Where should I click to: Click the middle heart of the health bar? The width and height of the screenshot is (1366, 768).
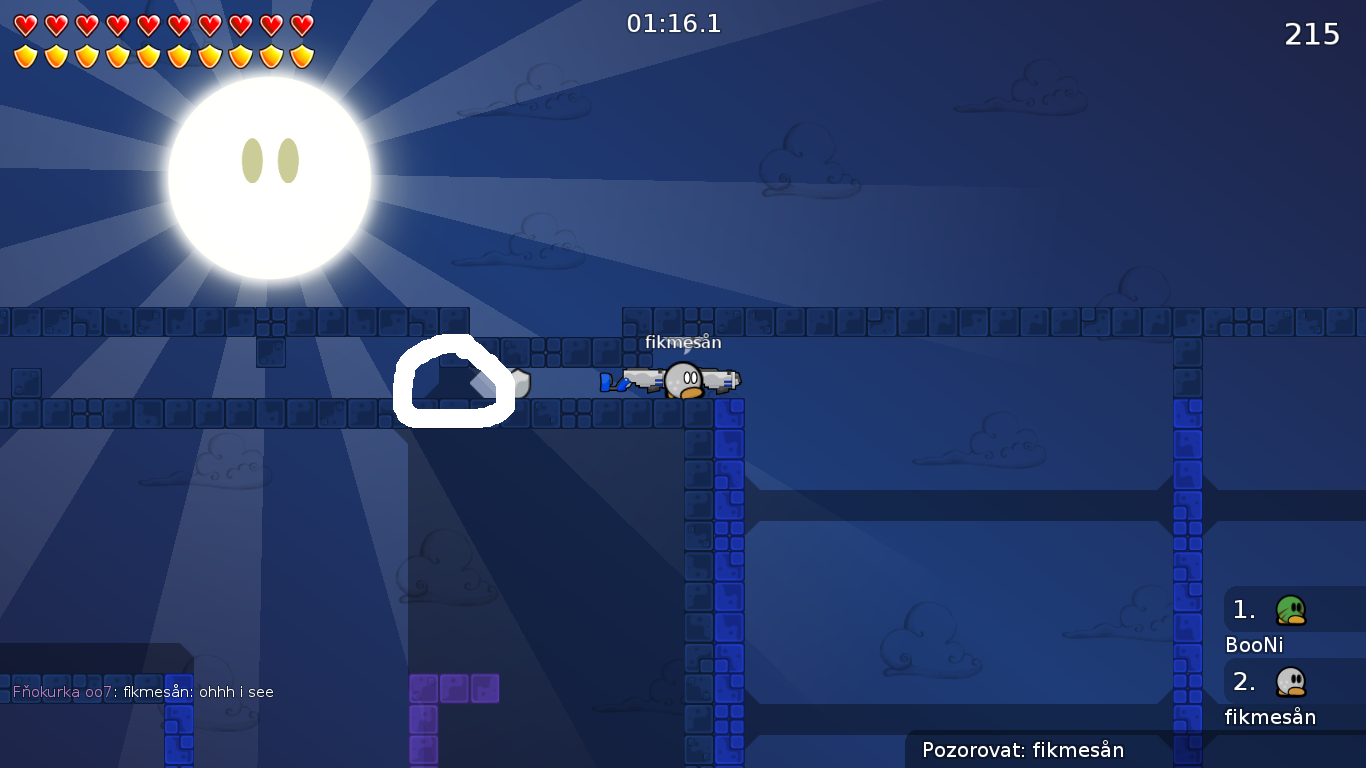tap(146, 23)
